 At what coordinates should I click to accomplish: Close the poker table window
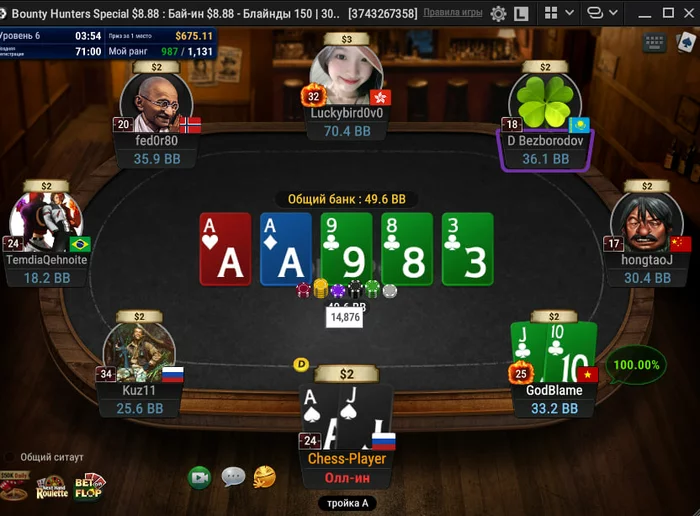pos(687,13)
